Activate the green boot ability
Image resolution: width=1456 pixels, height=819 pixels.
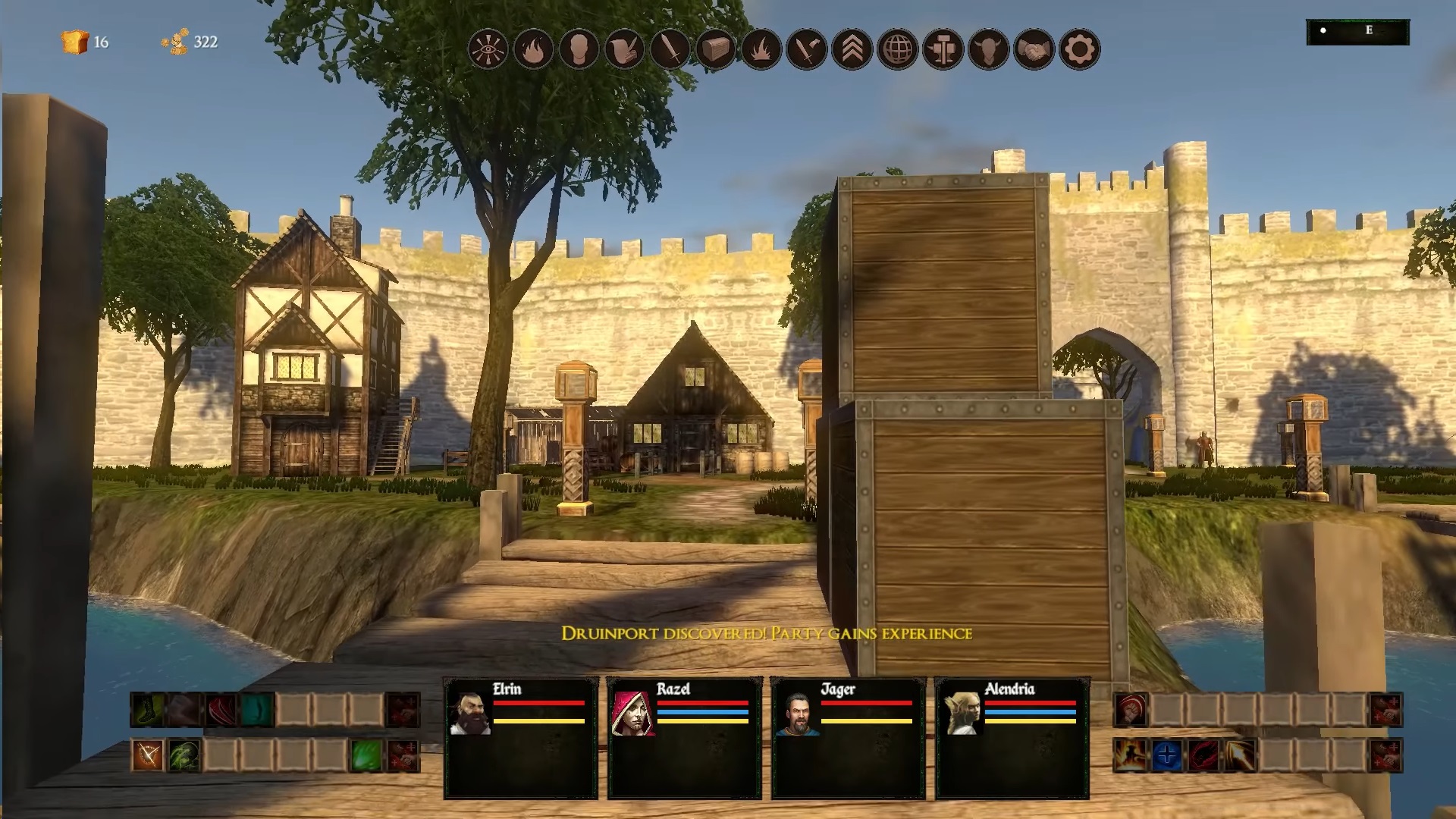(146, 711)
